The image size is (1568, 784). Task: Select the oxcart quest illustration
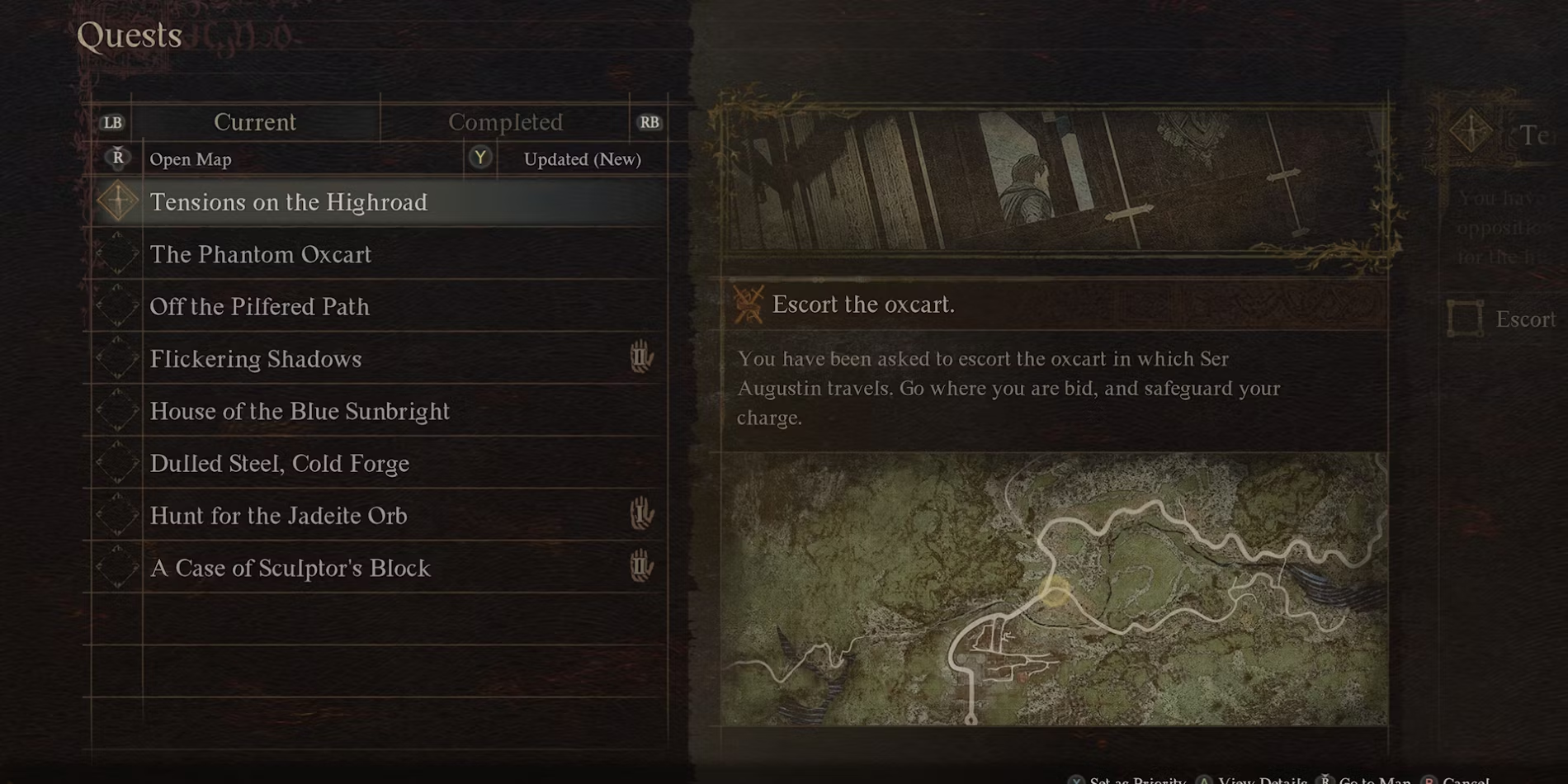(x=1054, y=182)
